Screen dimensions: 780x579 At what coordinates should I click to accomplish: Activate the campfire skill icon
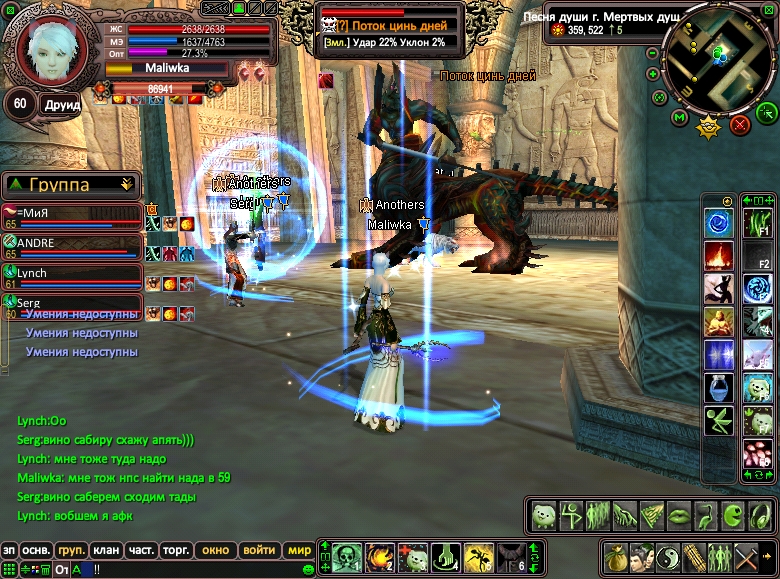[718, 257]
